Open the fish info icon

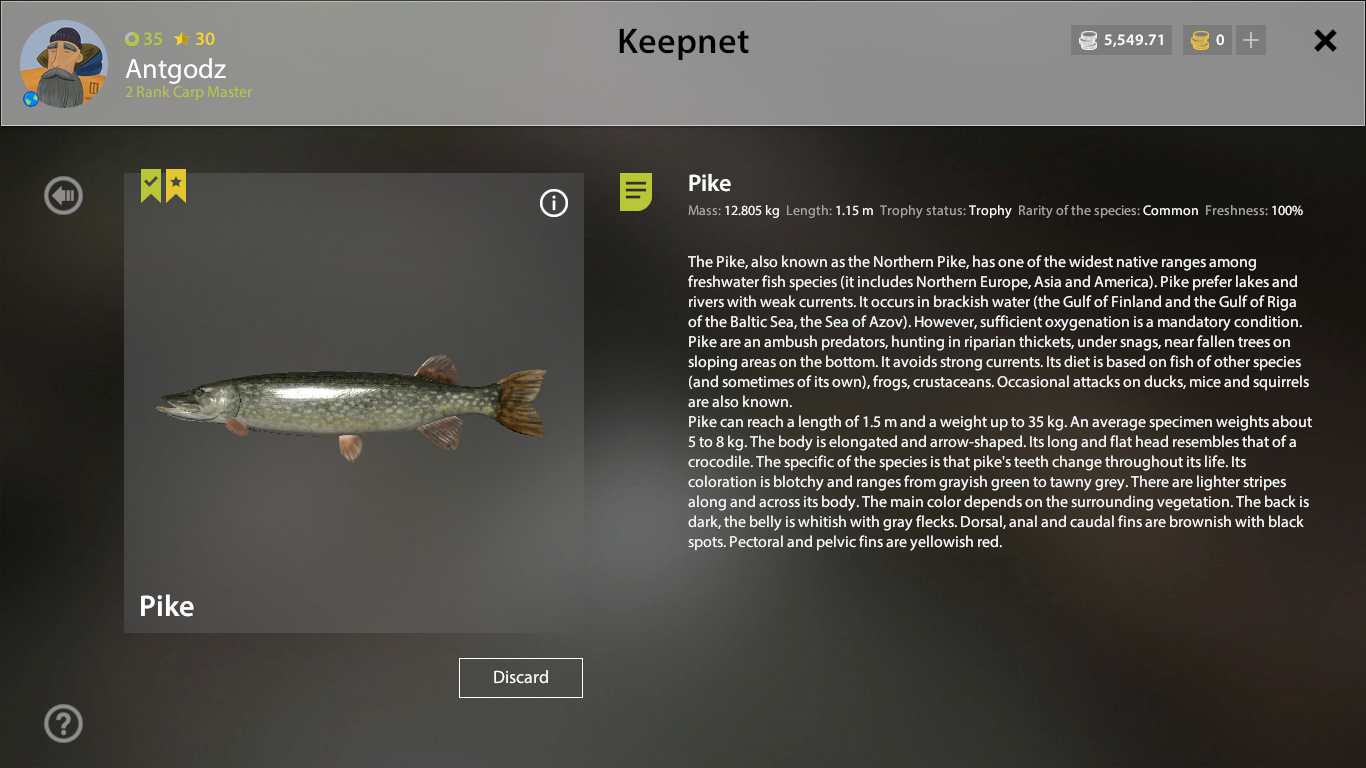[x=553, y=203]
